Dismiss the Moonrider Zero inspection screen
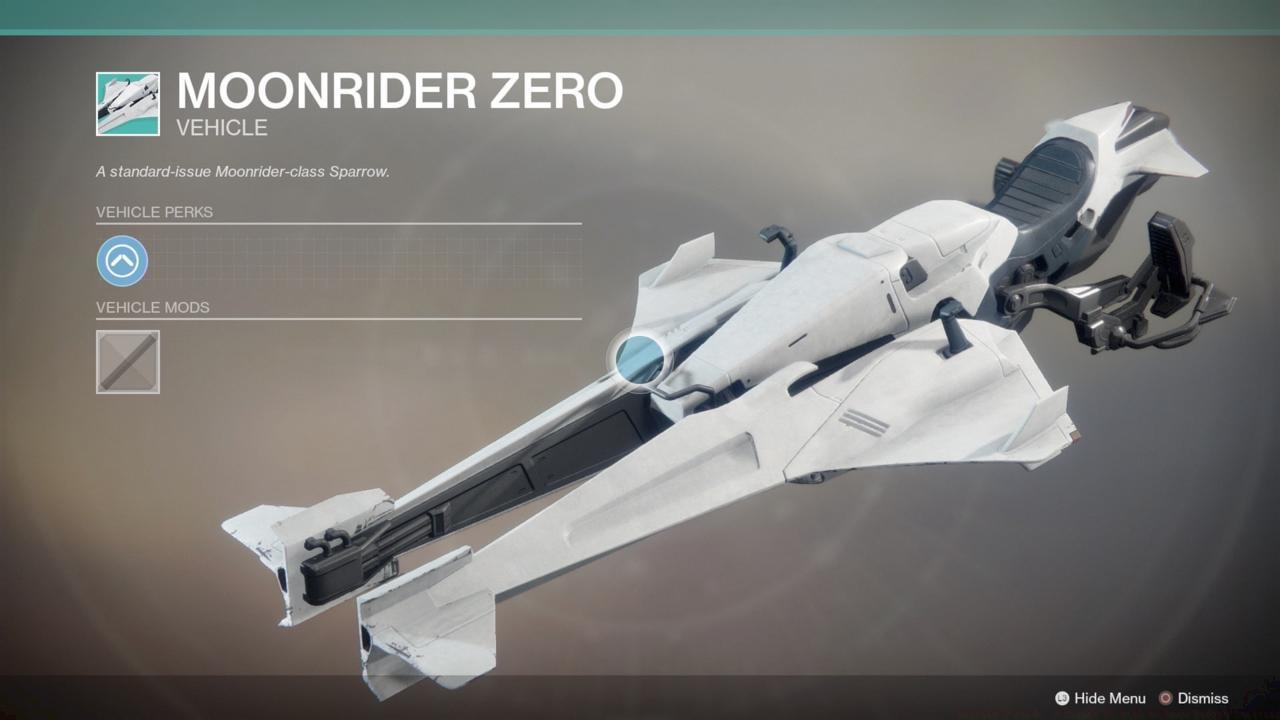The height and width of the screenshot is (720, 1280). pos(1193,698)
